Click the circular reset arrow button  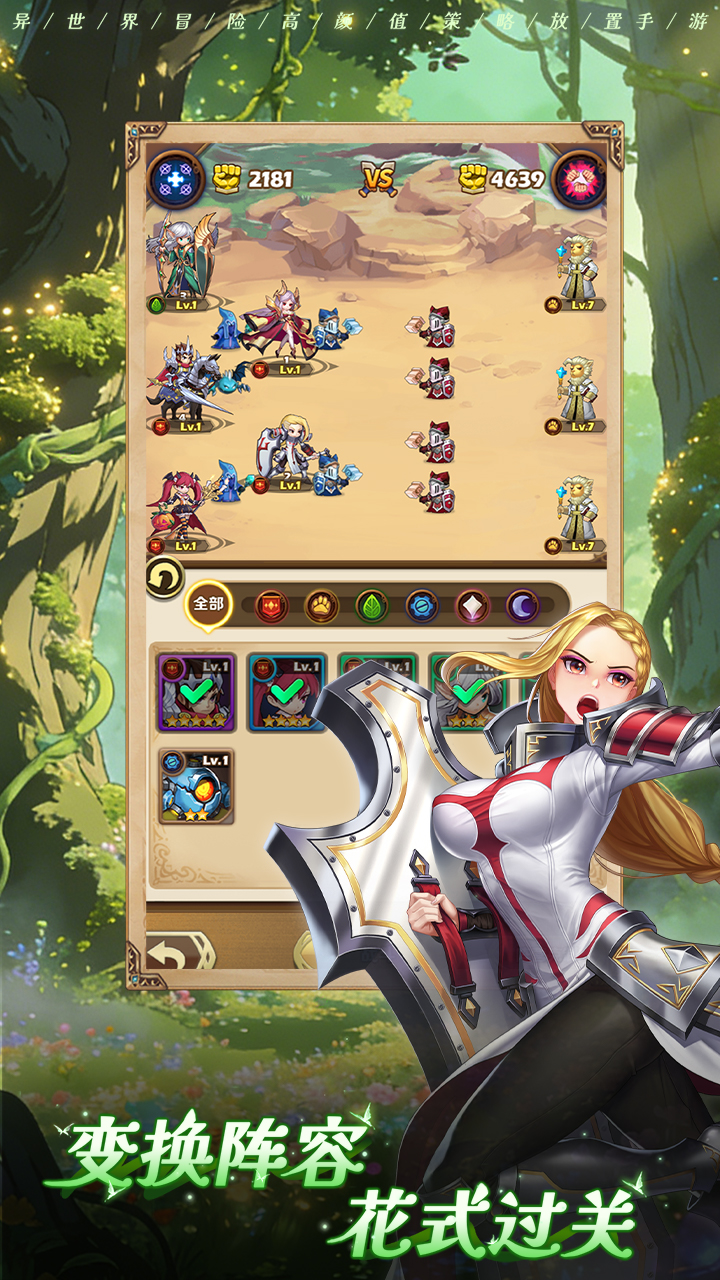point(164,578)
